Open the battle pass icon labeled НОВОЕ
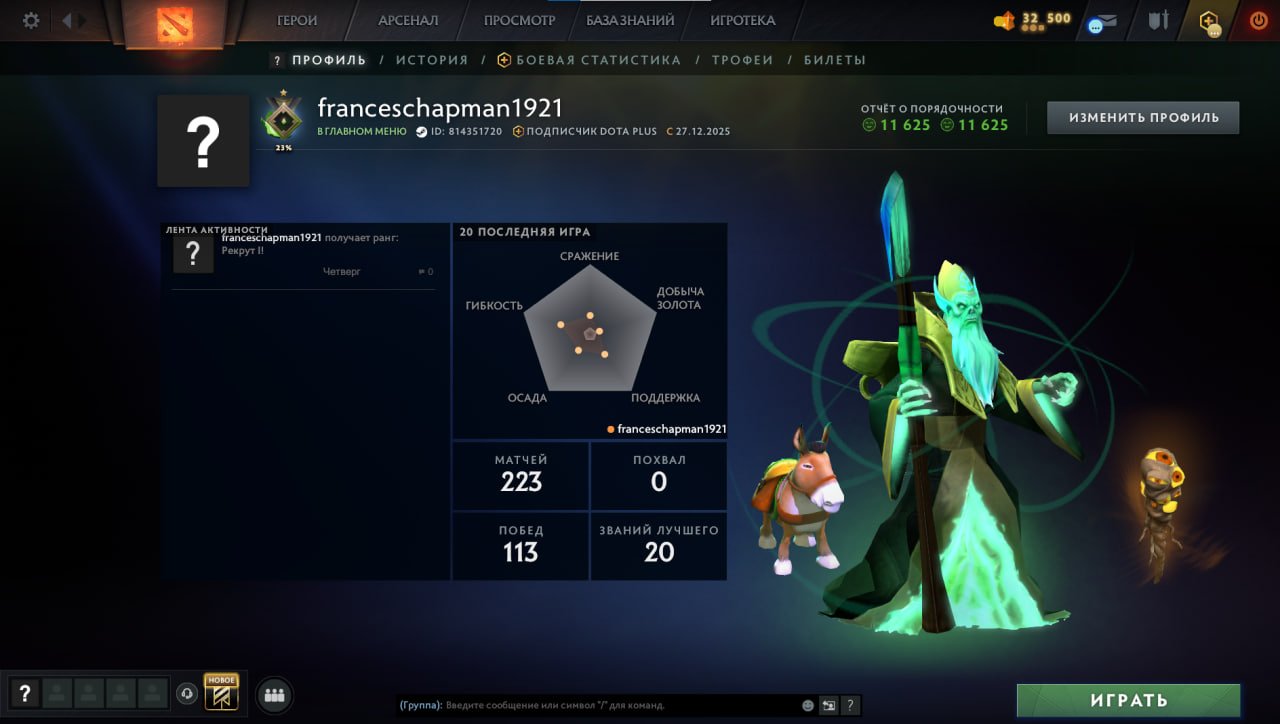 tap(222, 691)
